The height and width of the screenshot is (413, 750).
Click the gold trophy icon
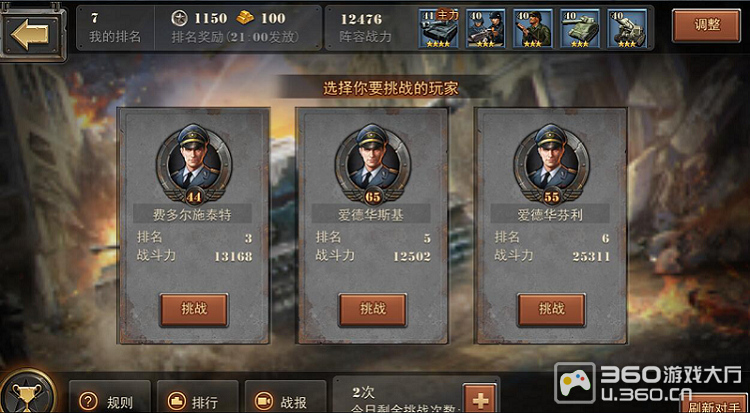27,394
